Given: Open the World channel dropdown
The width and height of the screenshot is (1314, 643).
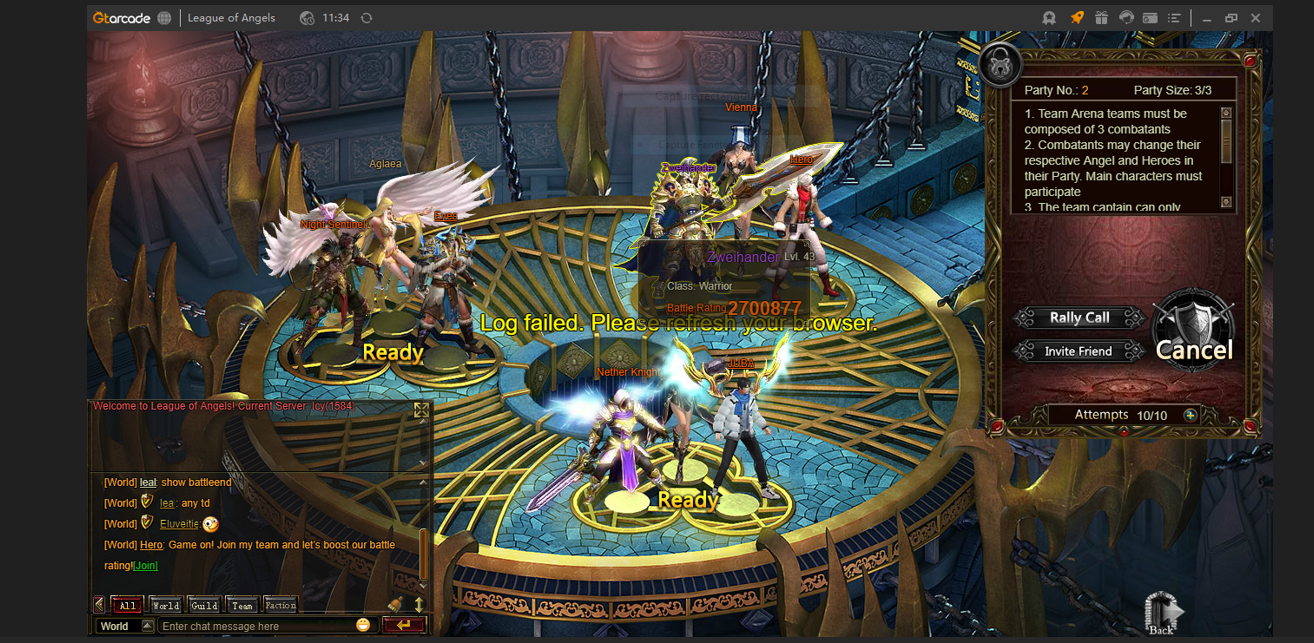Looking at the screenshot, I should 147,626.
